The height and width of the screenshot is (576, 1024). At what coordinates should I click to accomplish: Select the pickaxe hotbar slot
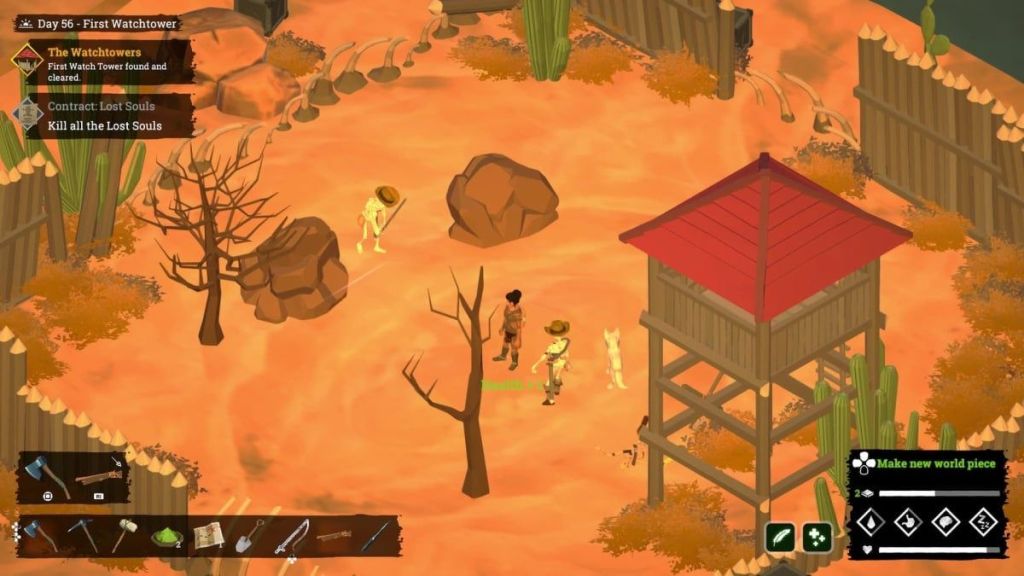(x=81, y=535)
